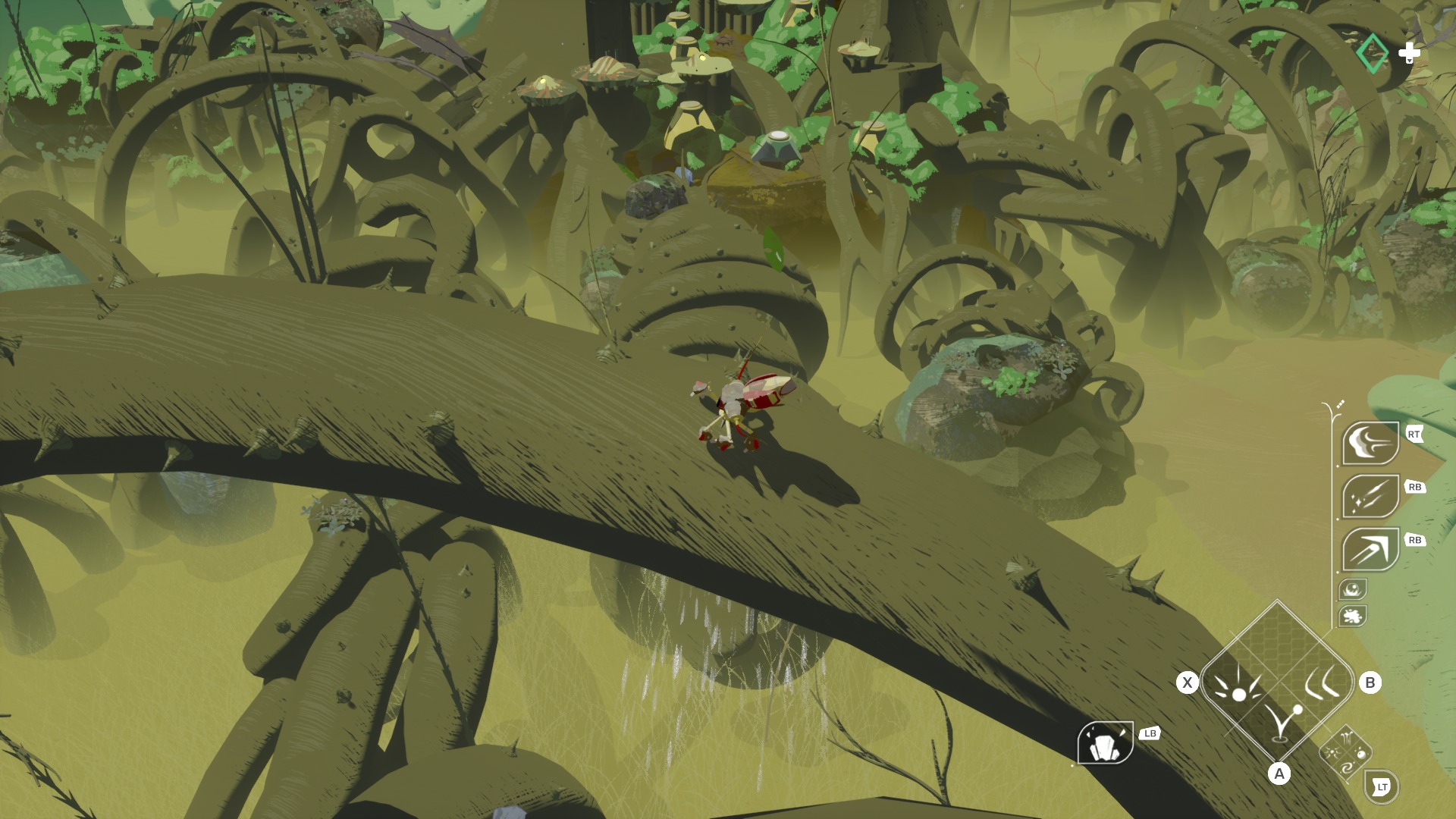Screen dimensions: 1456x819
Task: Use the arrow shot ability icon
Action: pos(1370,549)
